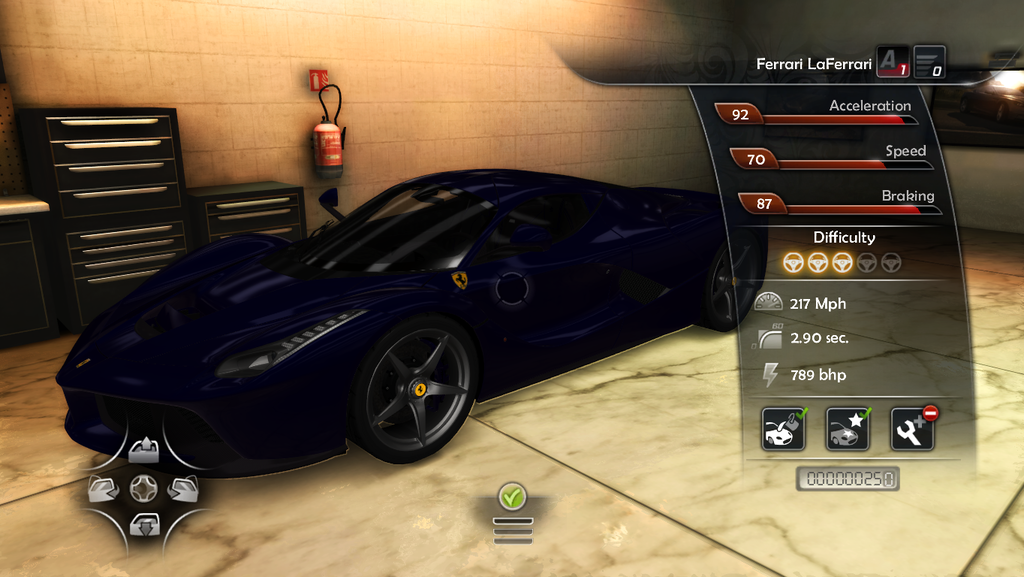Click the A1 car class badge
Image resolution: width=1024 pixels, height=577 pixels.
(892, 62)
